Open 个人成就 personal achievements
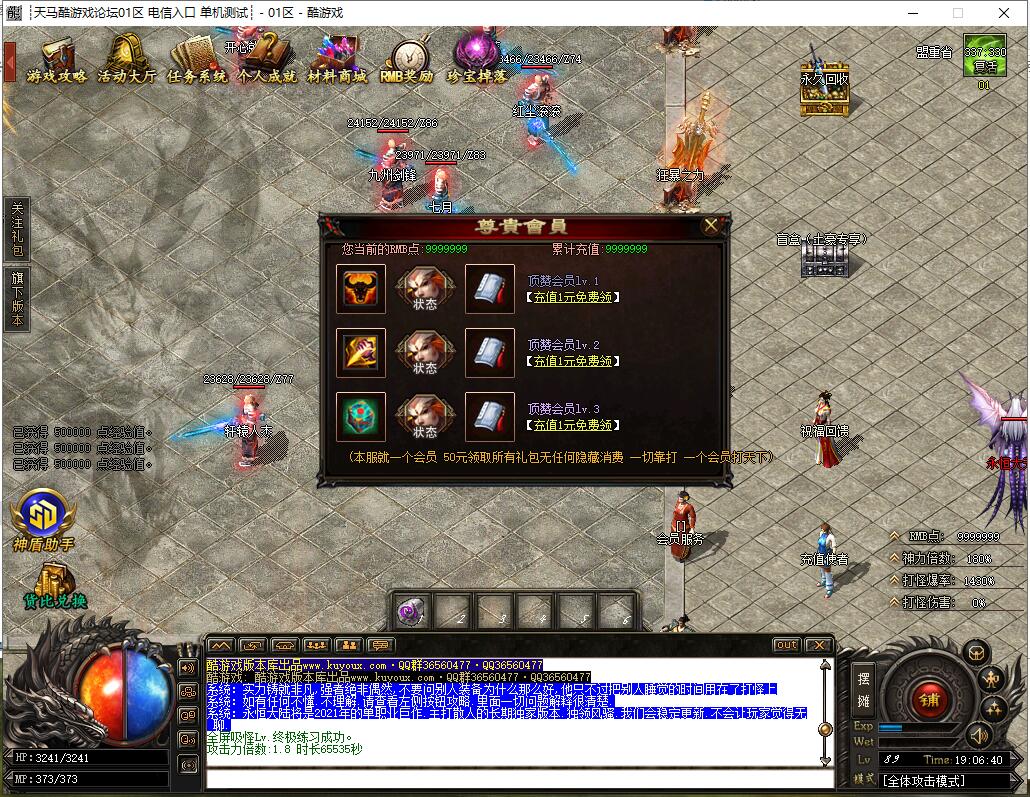 click(266, 60)
